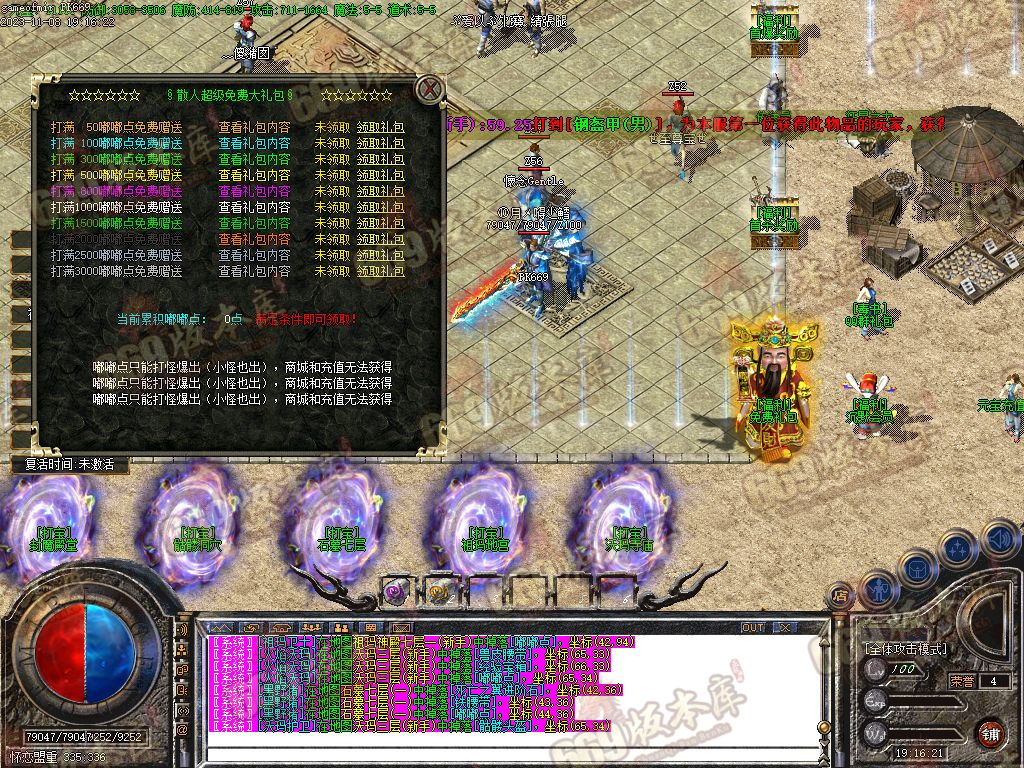Screen dimensions: 1024x768
Task: Use the purple swirl scroll in belt slot
Action: pyautogui.click(x=397, y=592)
